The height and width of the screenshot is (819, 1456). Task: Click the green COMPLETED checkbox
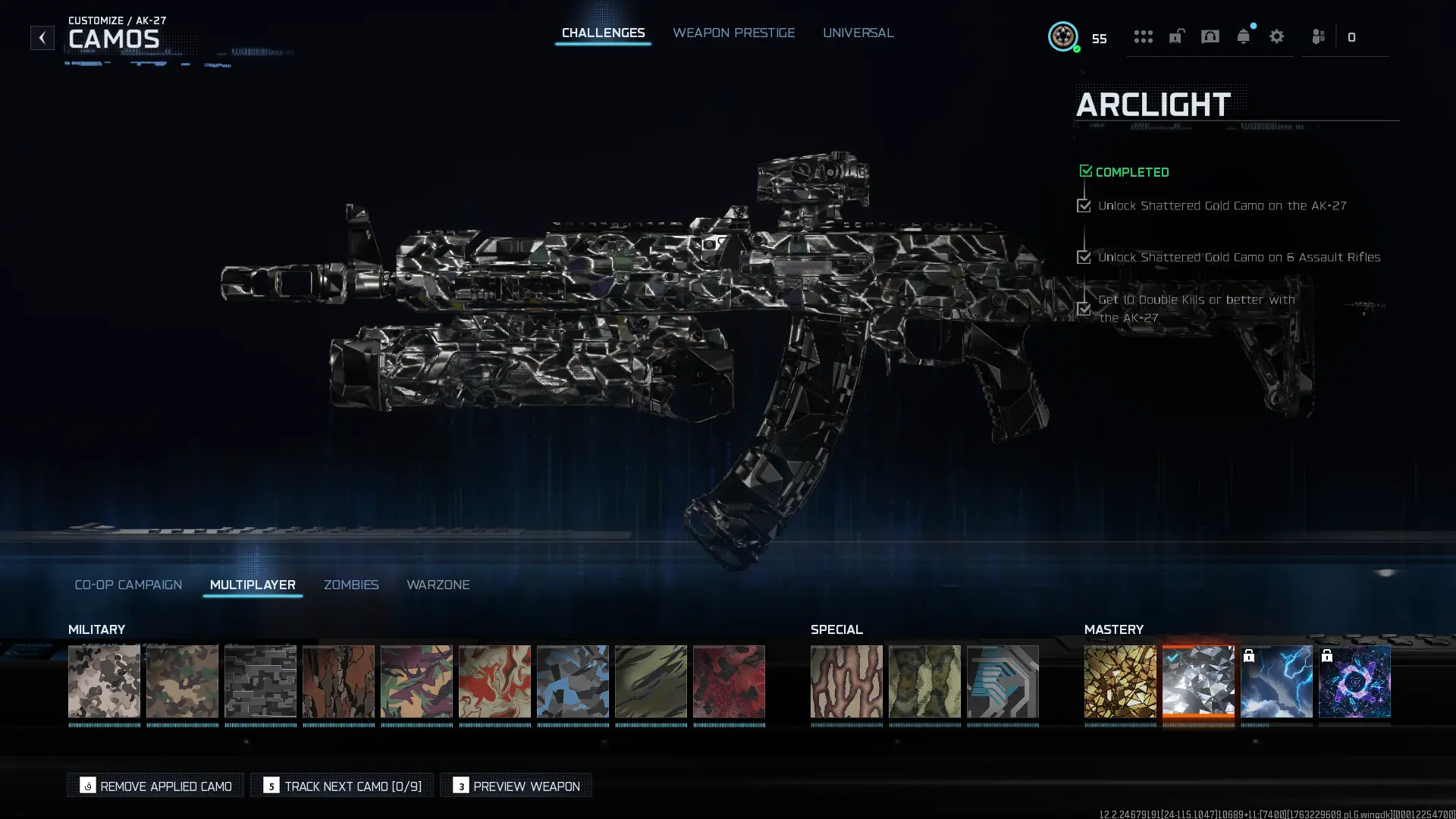pyautogui.click(x=1085, y=171)
